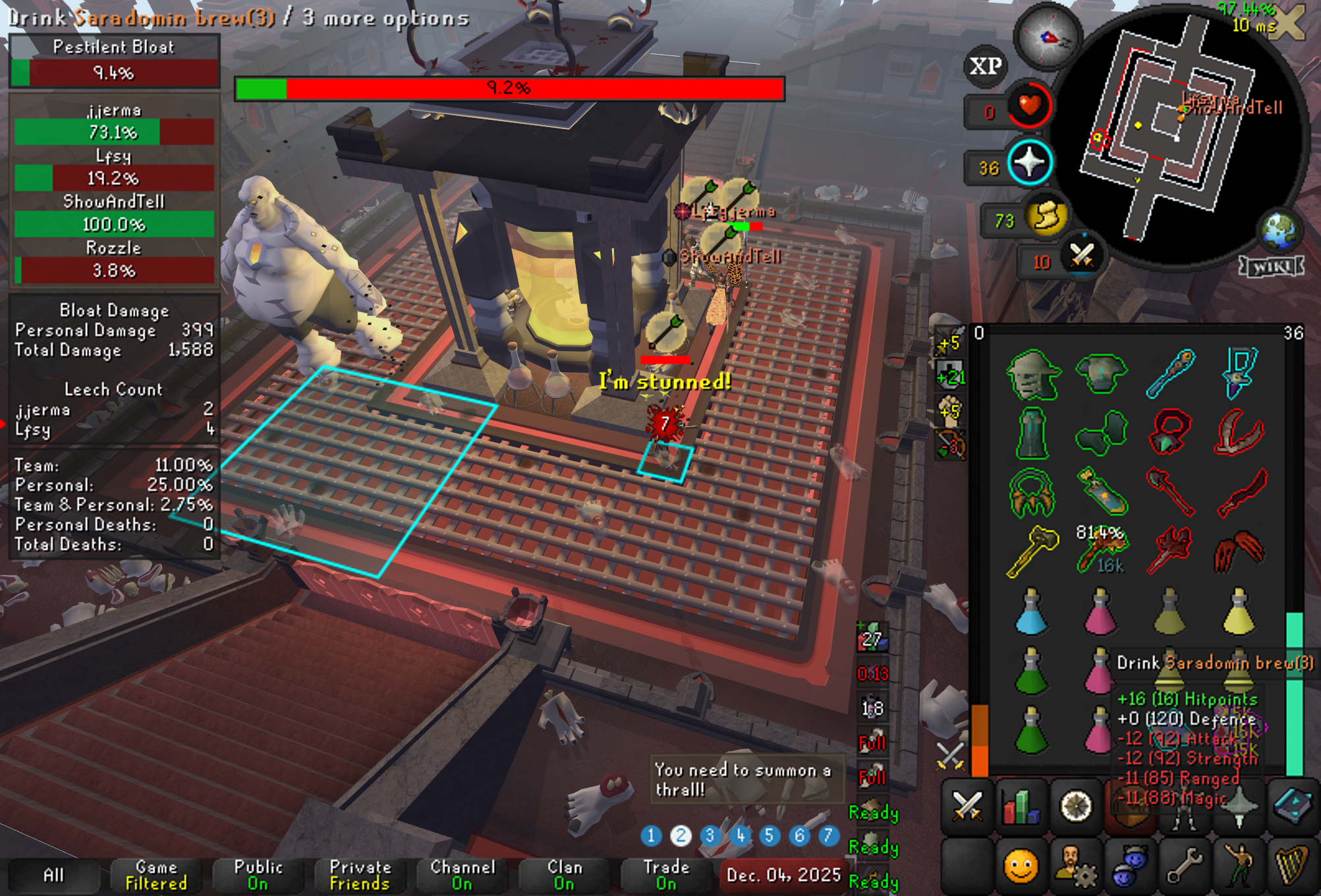The width and height of the screenshot is (1321, 896).
Task: Activate quick prayers via the prayer orb
Action: 1030,162
